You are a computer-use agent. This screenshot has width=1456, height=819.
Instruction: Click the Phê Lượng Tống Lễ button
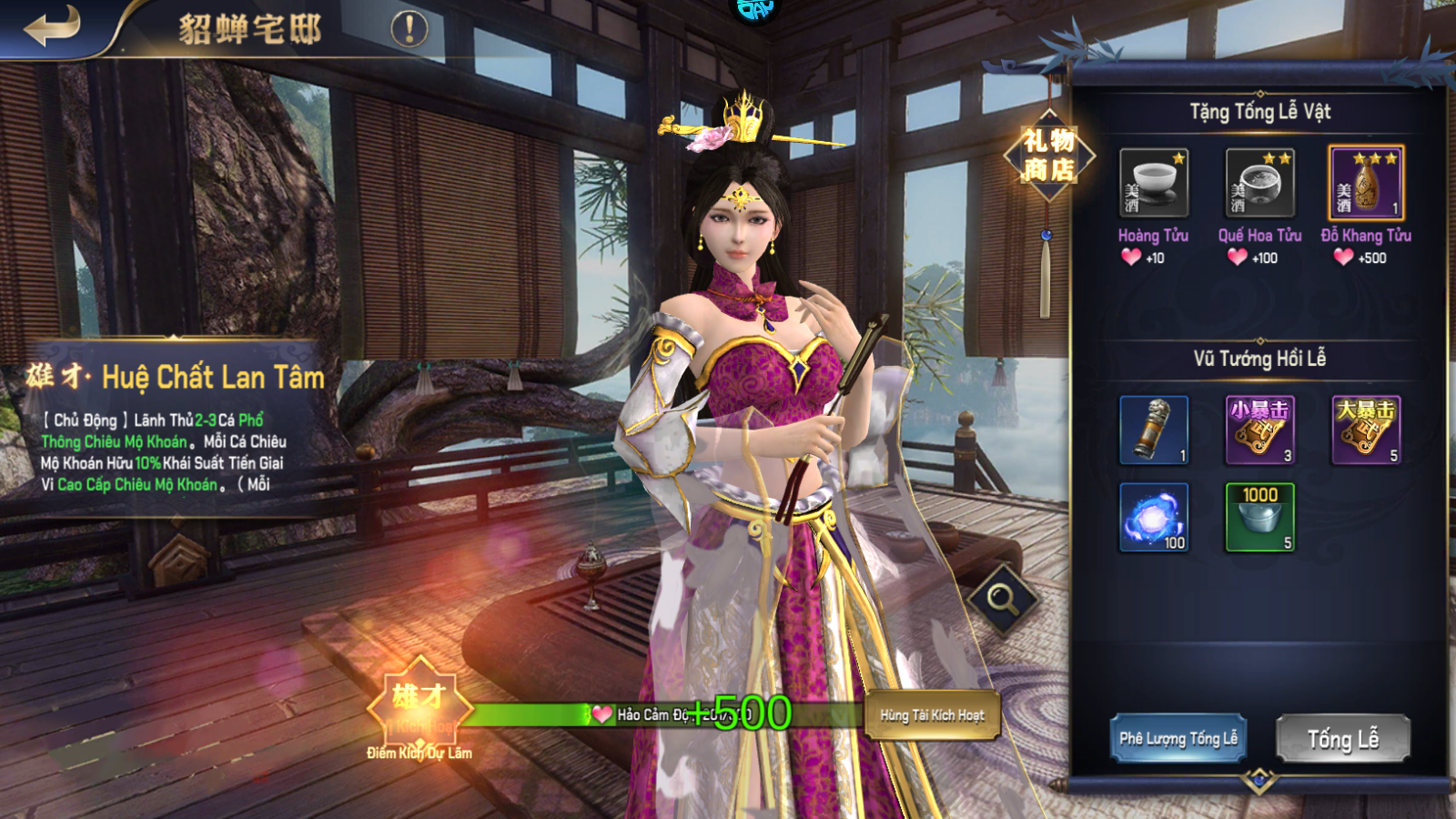tap(1178, 738)
